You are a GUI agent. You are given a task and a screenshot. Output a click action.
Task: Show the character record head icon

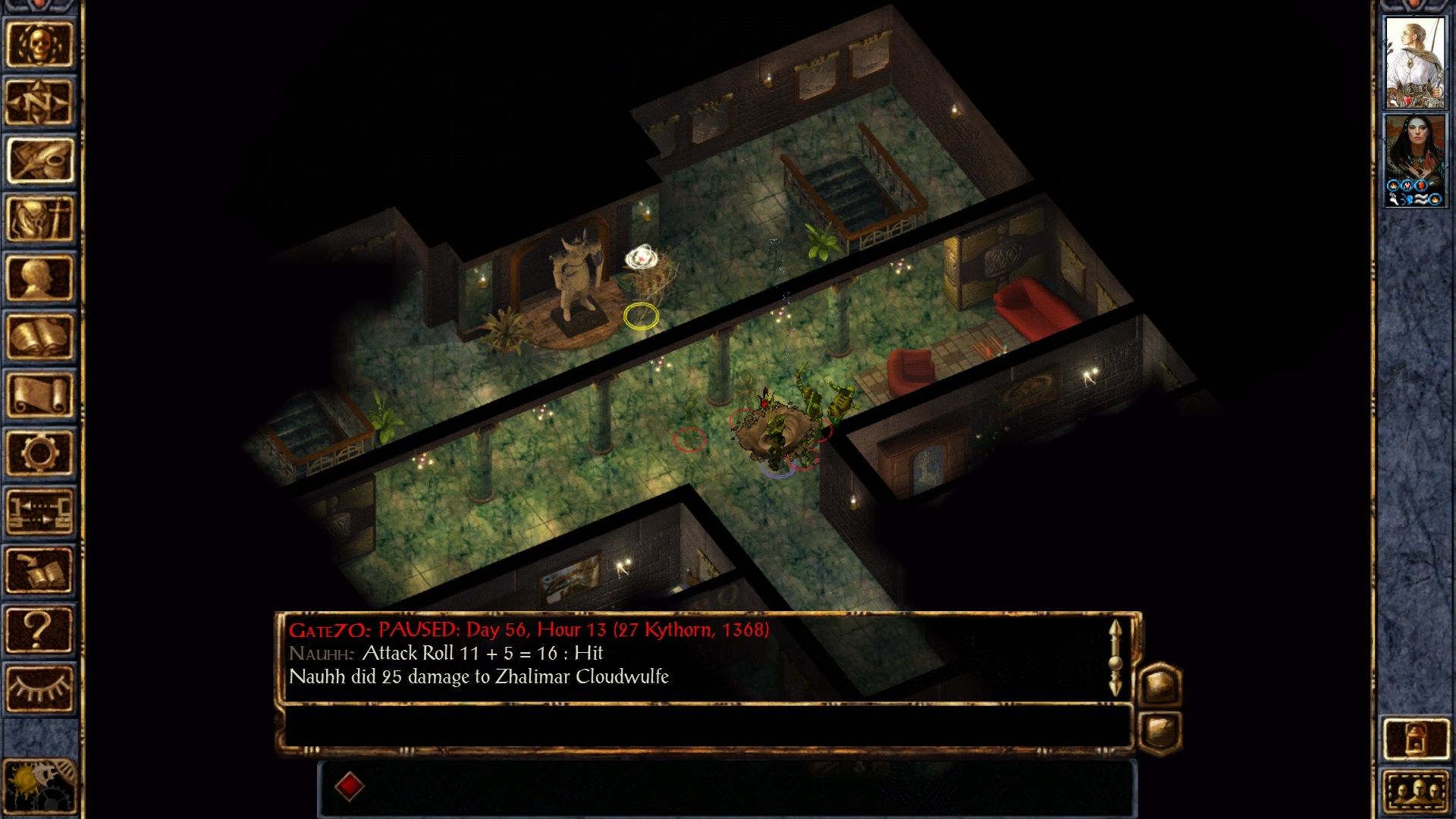39,278
